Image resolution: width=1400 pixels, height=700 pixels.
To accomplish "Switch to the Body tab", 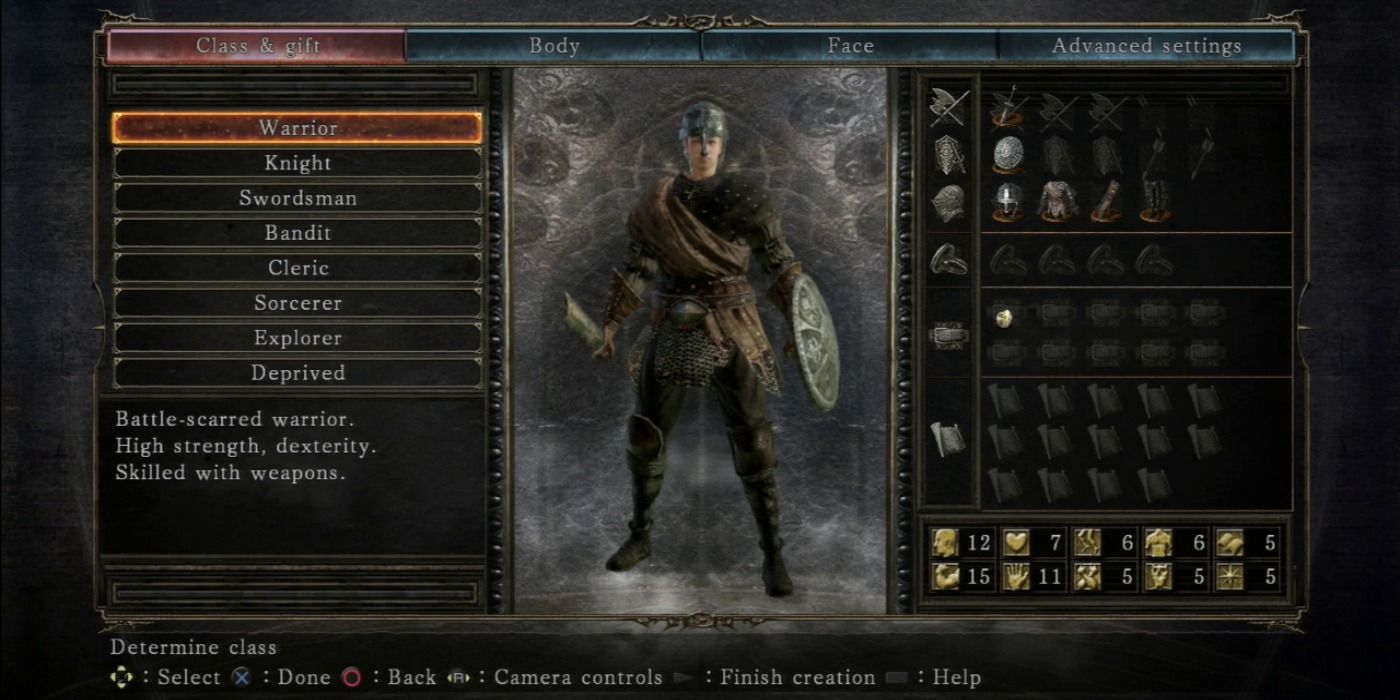I will tap(554, 46).
